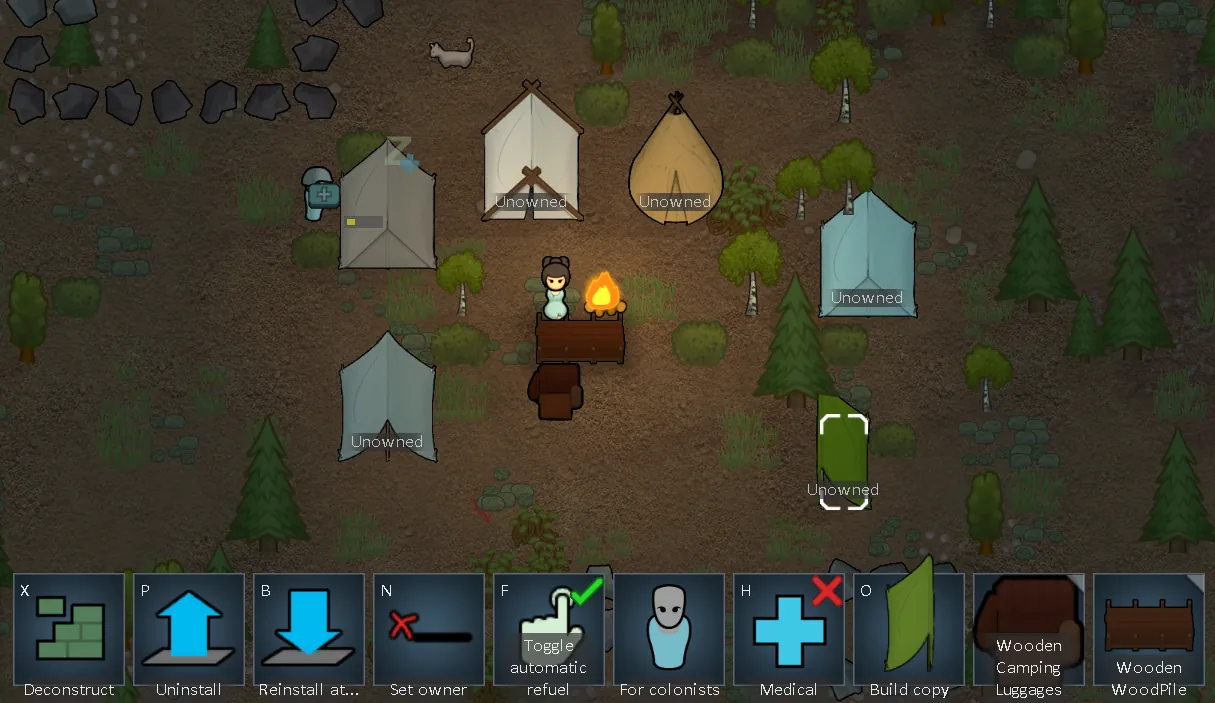Toggle the Medical bed option
This screenshot has height=703, width=1215.
click(x=789, y=629)
